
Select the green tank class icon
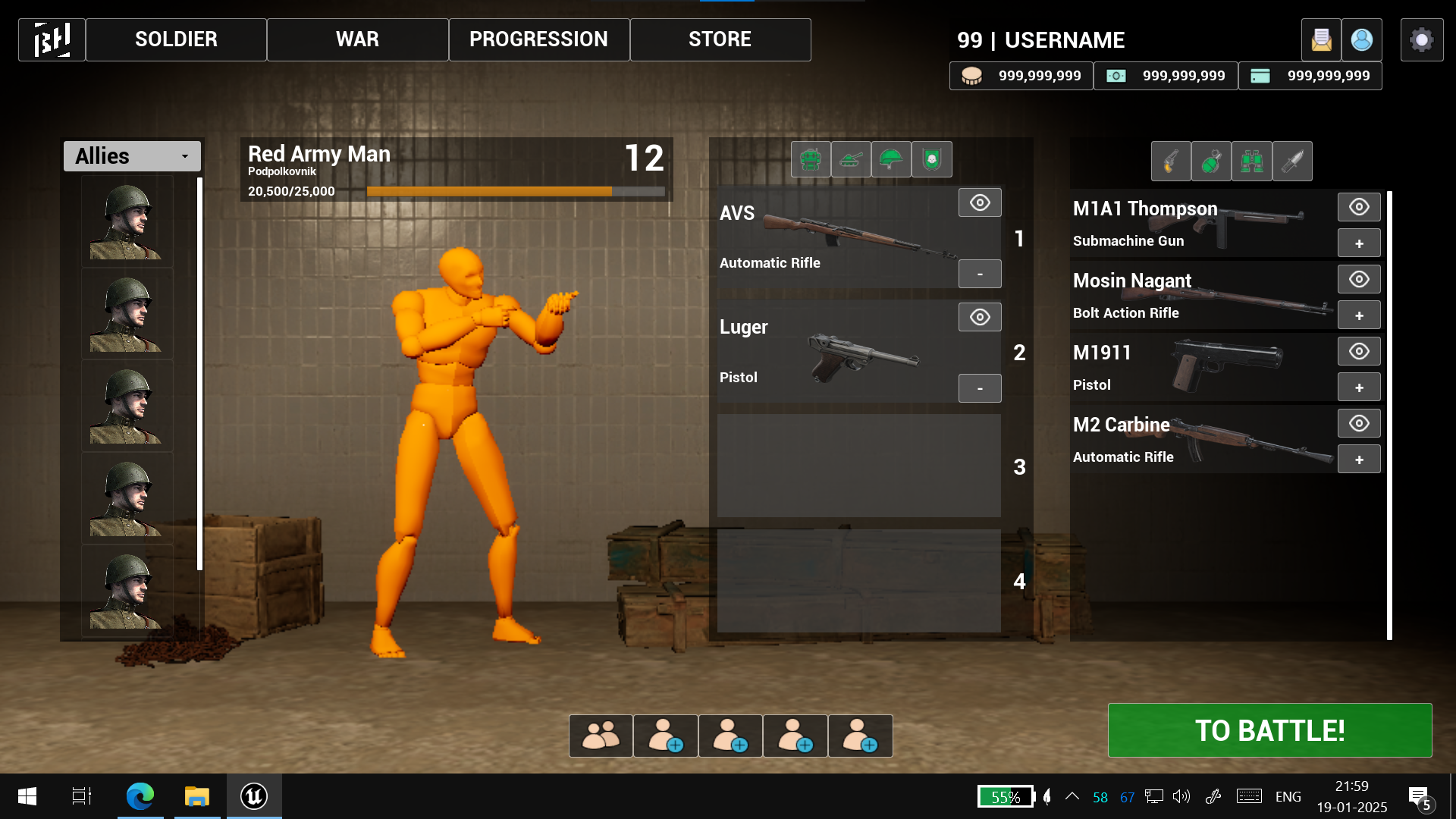tap(851, 160)
